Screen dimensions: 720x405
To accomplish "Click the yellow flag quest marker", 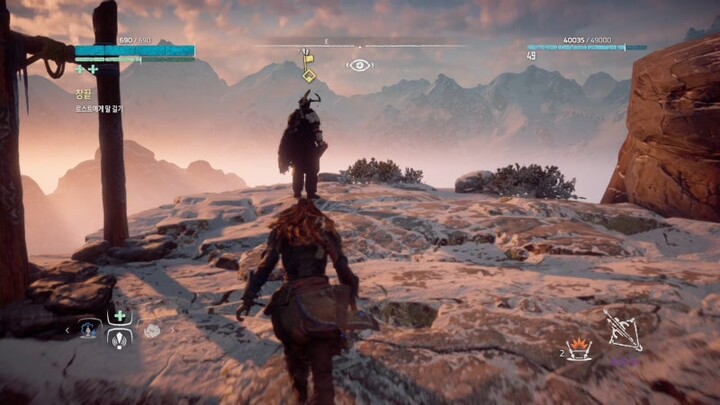I will tap(309, 57).
